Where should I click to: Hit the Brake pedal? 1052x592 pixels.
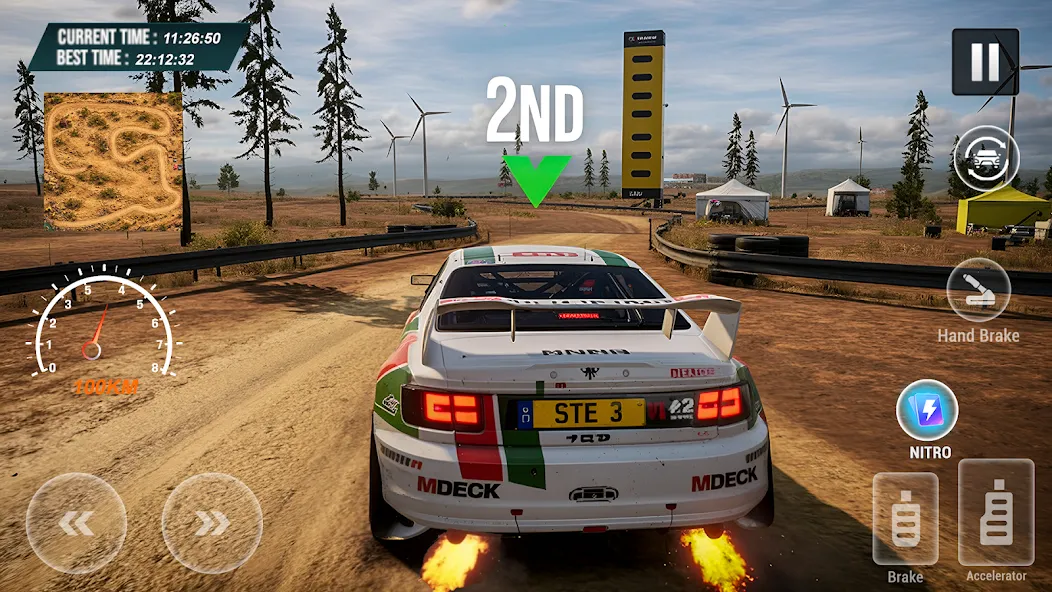coord(905,519)
